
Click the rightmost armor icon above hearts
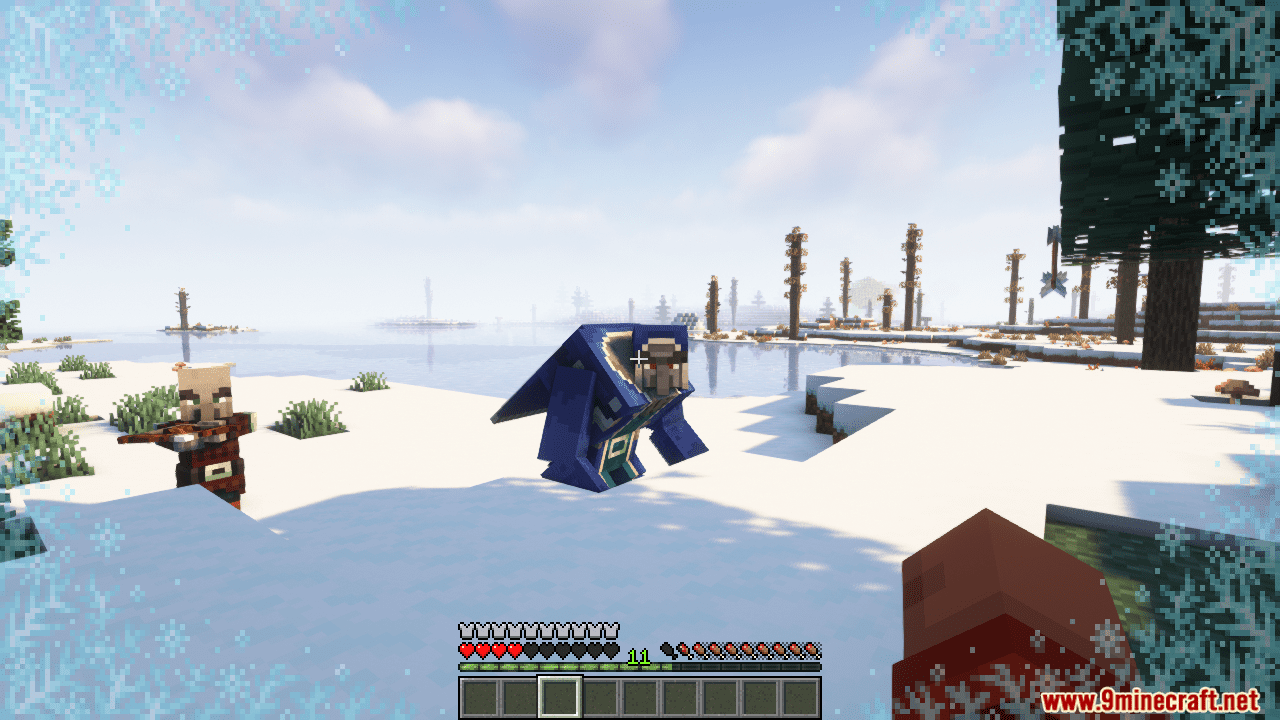(x=612, y=629)
